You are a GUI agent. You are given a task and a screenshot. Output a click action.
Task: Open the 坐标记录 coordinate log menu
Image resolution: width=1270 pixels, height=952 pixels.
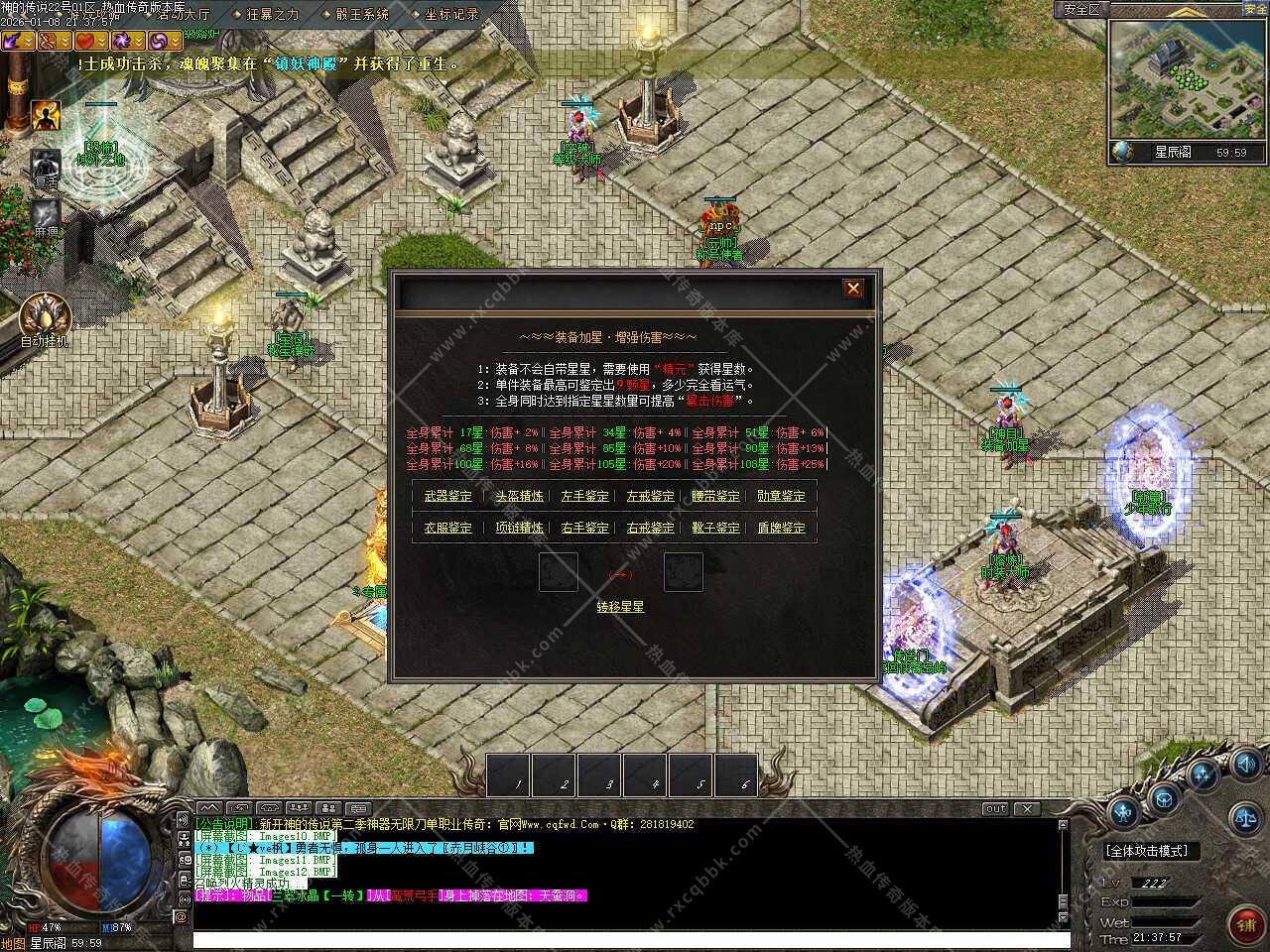[451, 15]
